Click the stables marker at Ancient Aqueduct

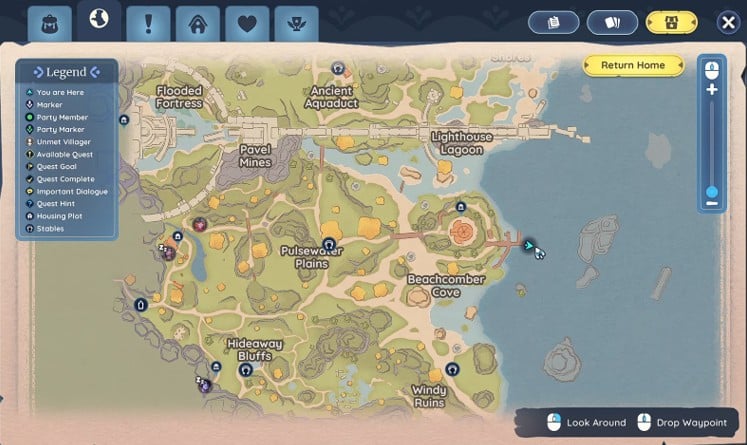[x=339, y=69]
